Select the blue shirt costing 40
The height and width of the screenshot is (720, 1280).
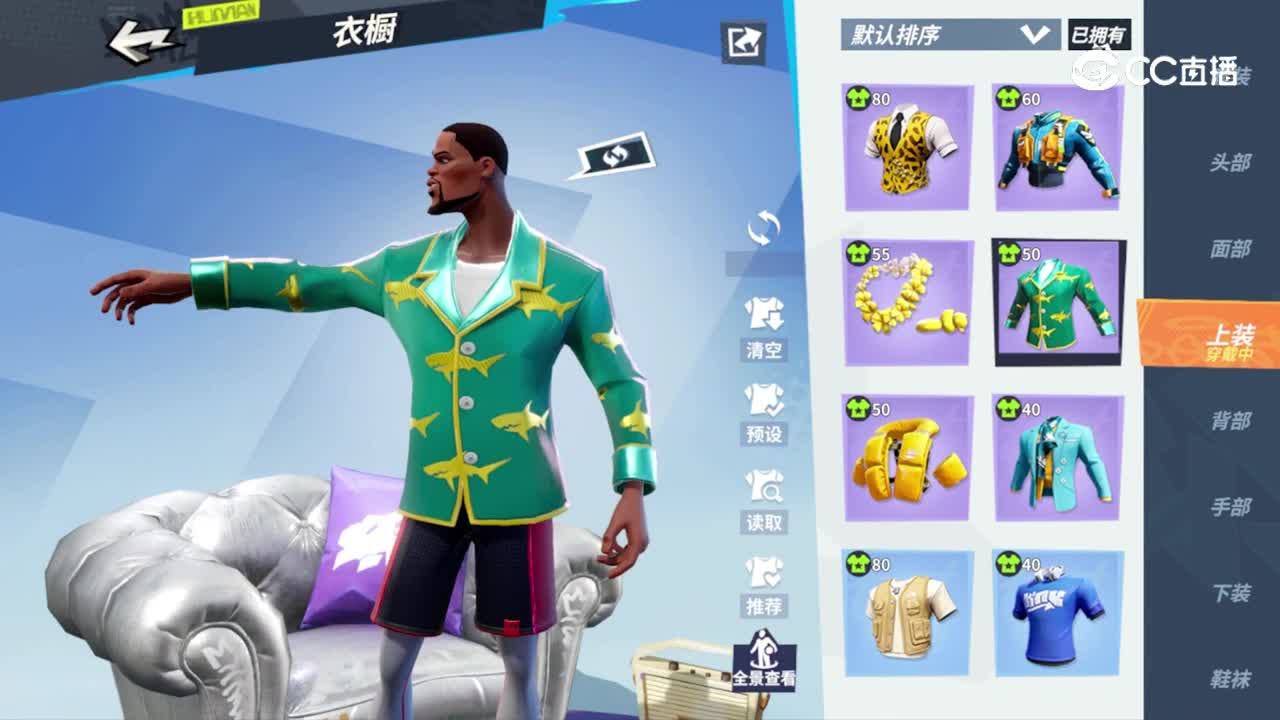click(1056, 612)
